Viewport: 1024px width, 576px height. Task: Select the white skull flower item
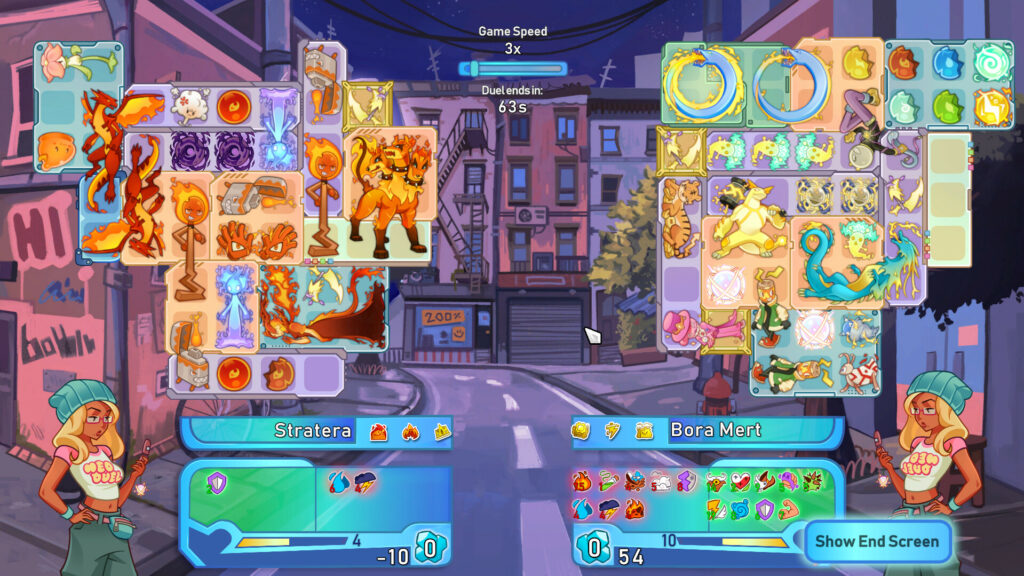pyautogui.click(x=188, y=105)
